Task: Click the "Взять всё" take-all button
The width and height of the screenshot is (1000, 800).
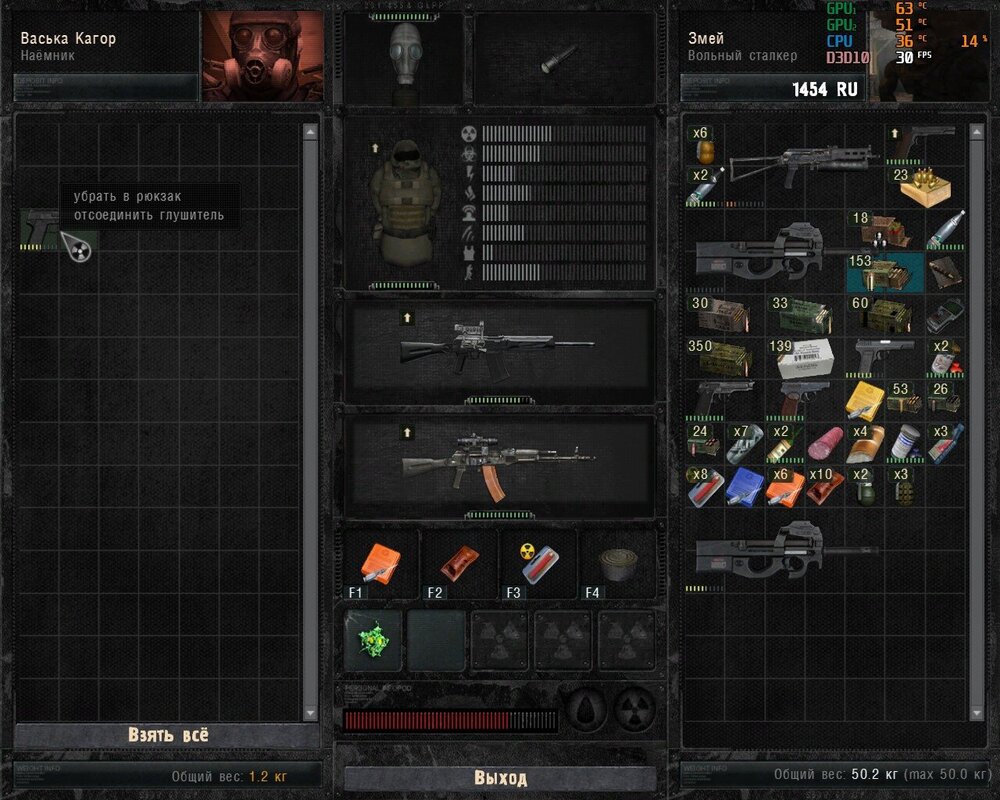Action: tap(168, 735)
